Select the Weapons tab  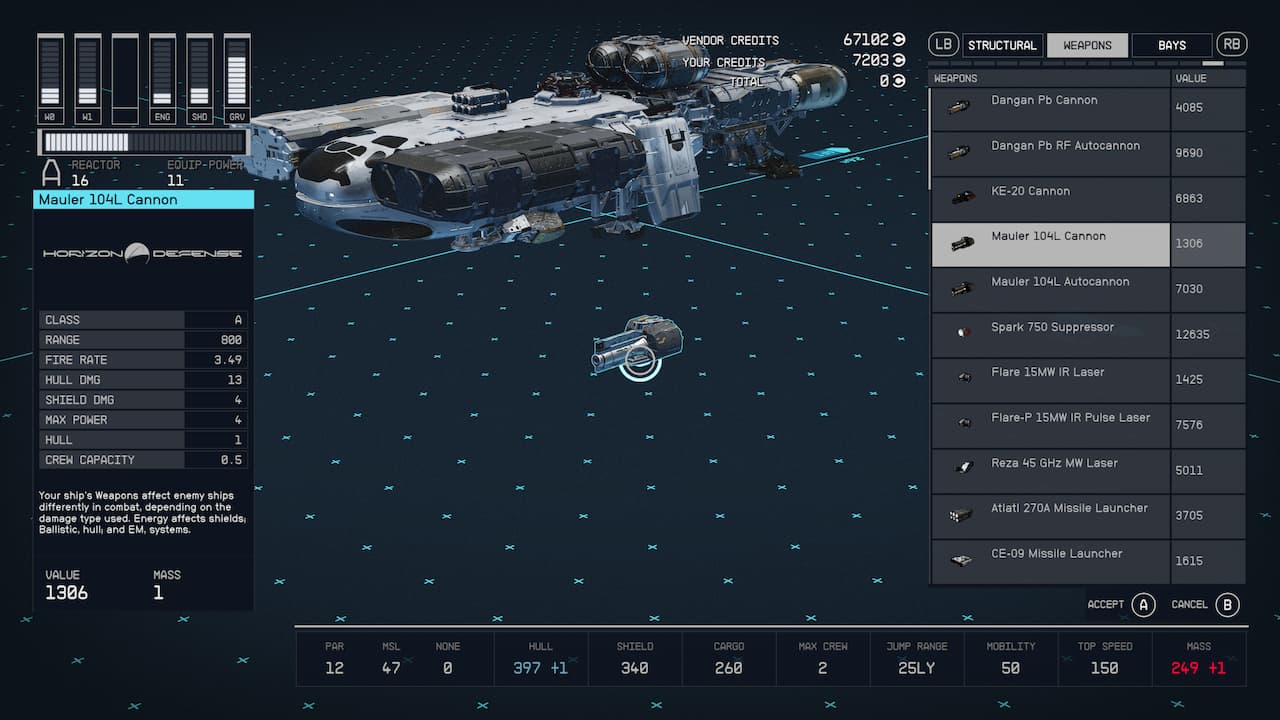pos(1087,45)
